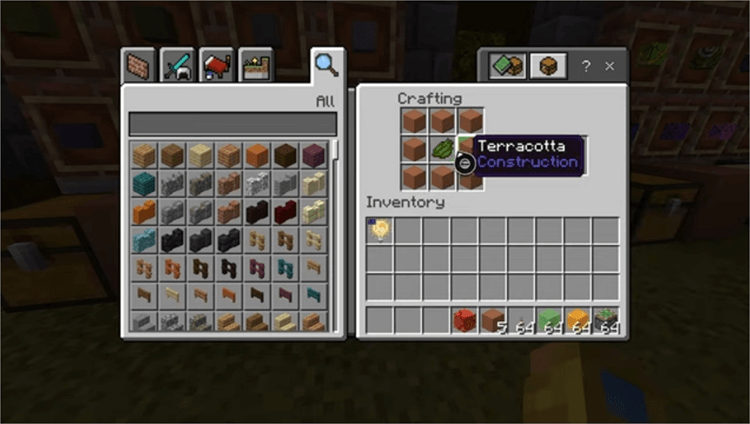Open the Equipment tab with sword icon
Viewport: 750px width, 424px height.
click(177, 65)
